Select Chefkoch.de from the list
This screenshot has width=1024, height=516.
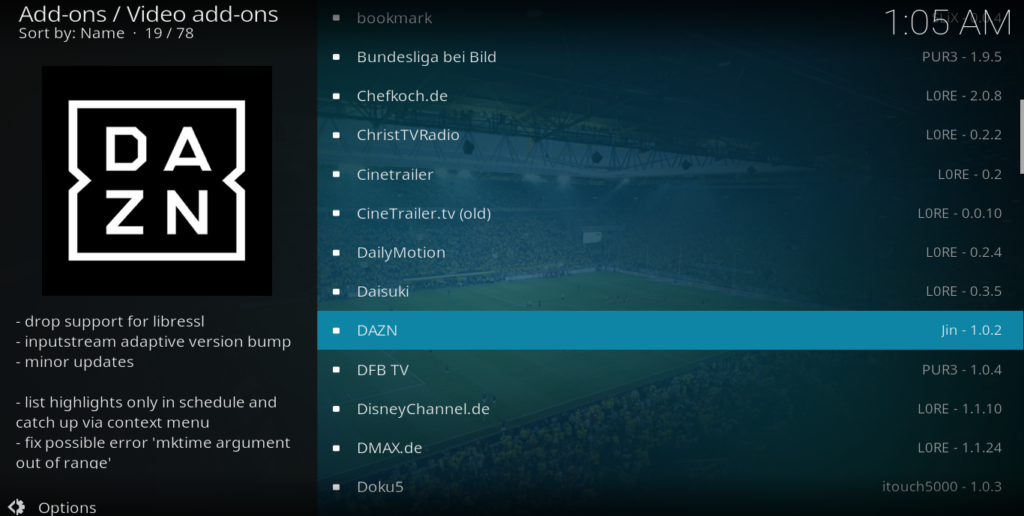coord(402,96)
